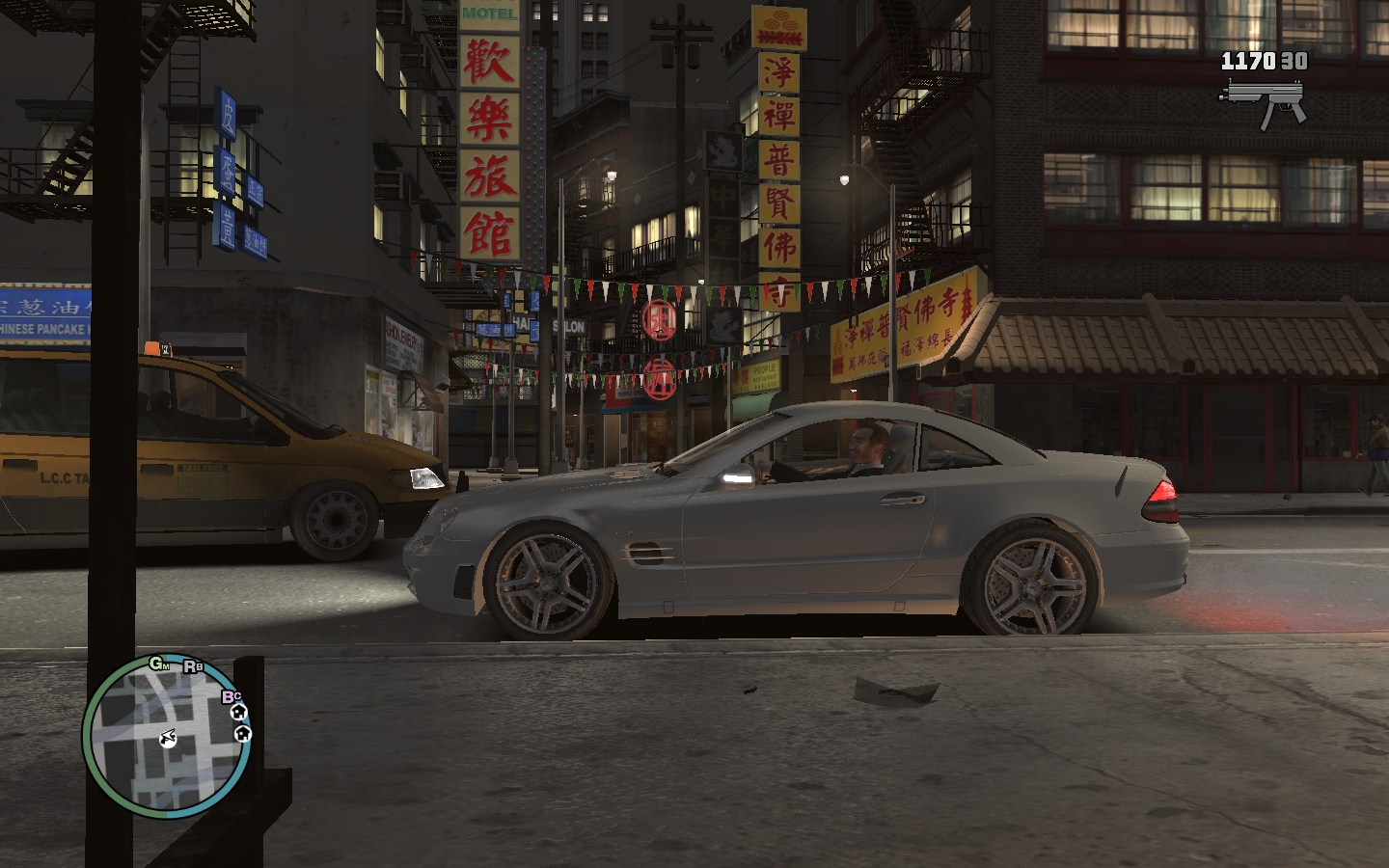Select the green GM mission blip
This screenshot has width=1389, height=868.
point(159,664)
